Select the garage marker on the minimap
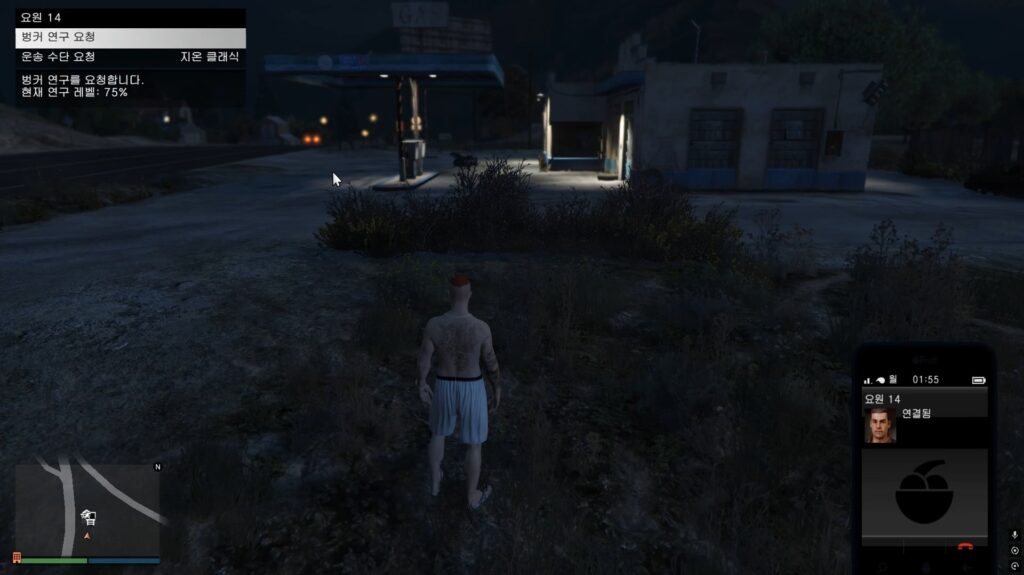This screenshot has height=575, width=1024. pos(88,516)
